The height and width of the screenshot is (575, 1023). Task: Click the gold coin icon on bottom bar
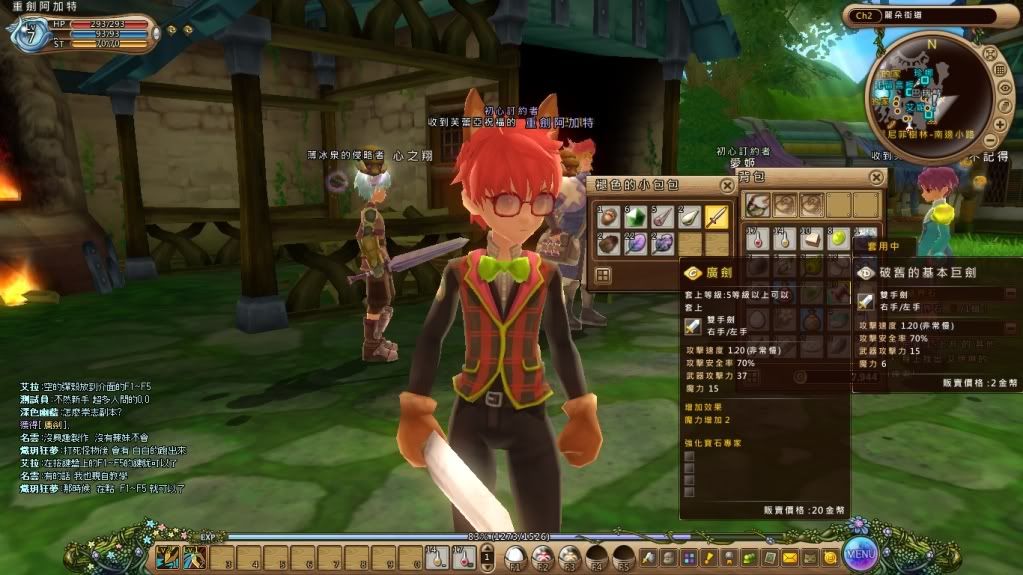[x=830, y=556]
